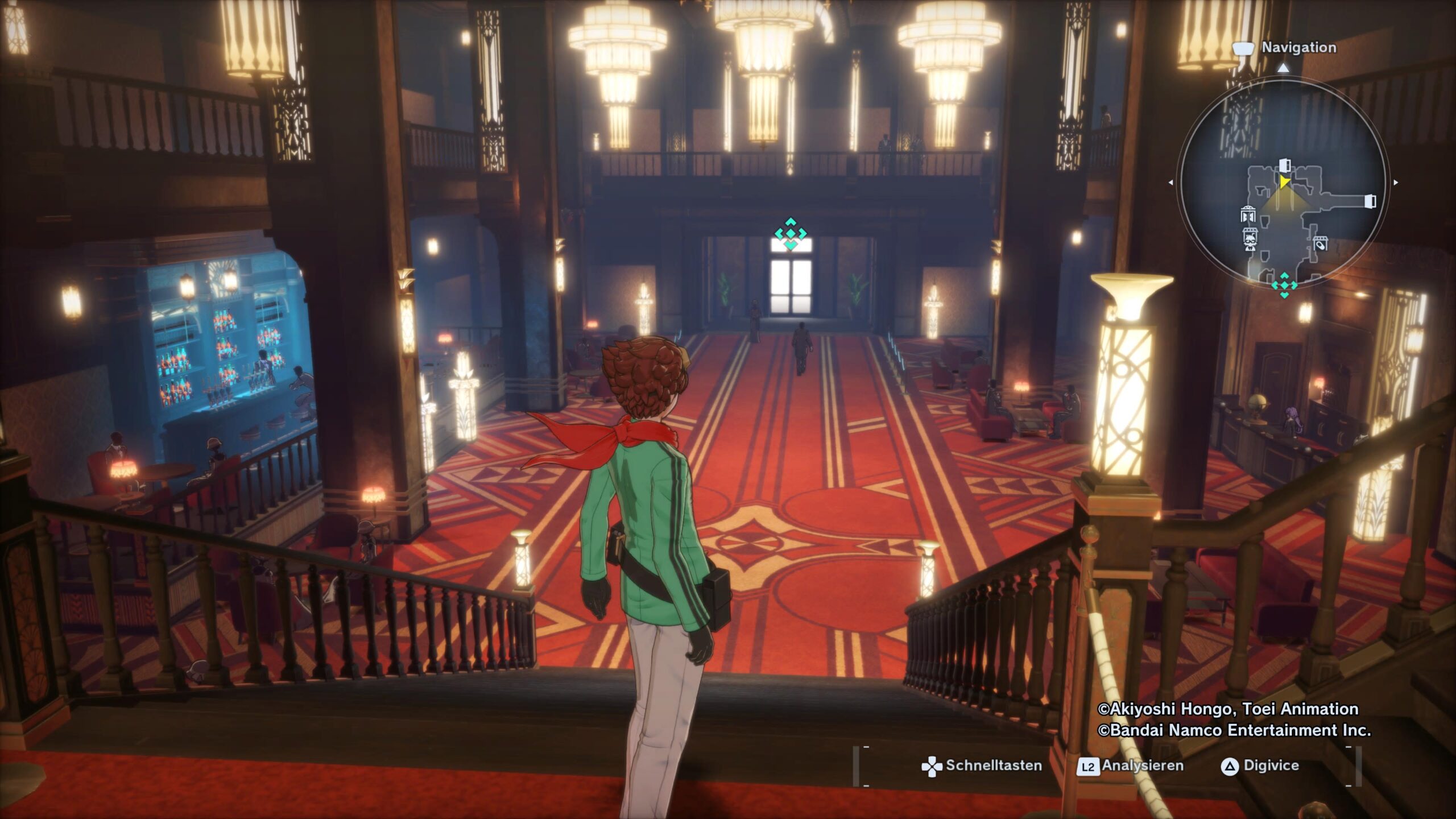Click the double-door building marker on minimap
Image resolution: width=1456 pixels, height=819 pixels.
[x=1247, y=214]
